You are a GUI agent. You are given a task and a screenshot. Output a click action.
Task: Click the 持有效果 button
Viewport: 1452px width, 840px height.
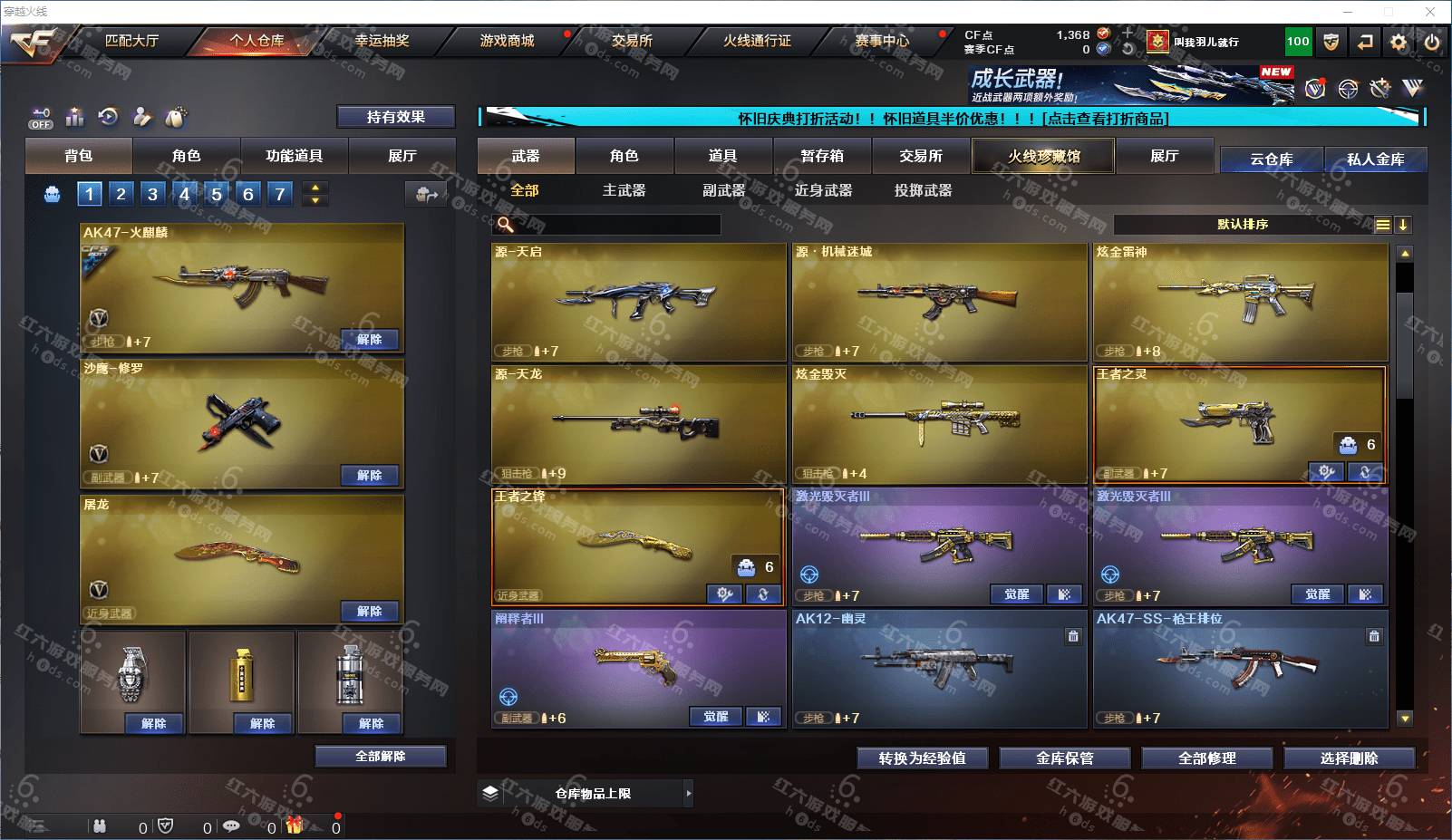coord(395,117)
